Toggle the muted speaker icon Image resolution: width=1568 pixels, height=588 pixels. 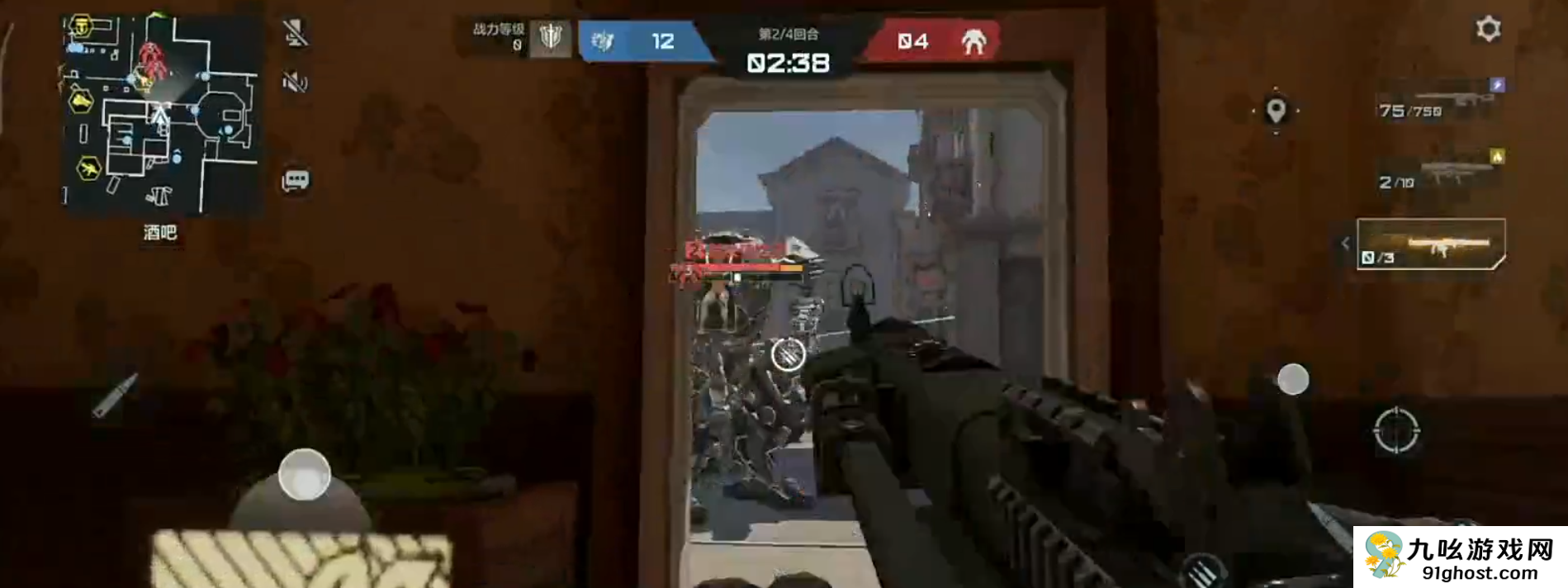[x=295, y=81]
